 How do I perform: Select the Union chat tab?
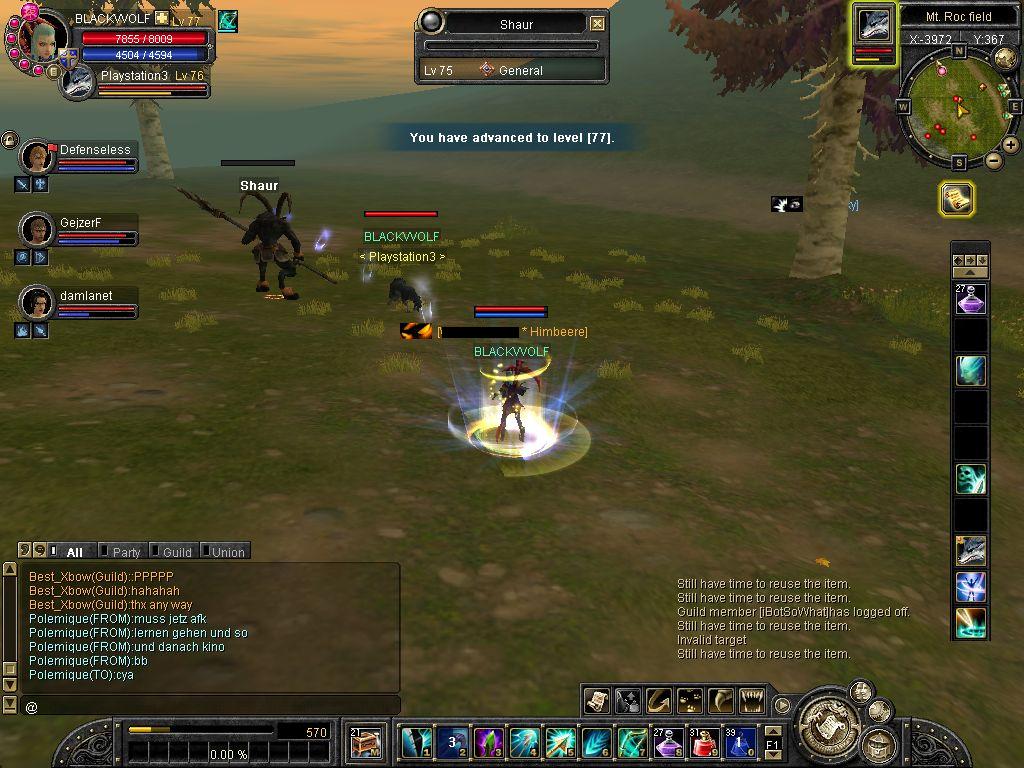227,551
